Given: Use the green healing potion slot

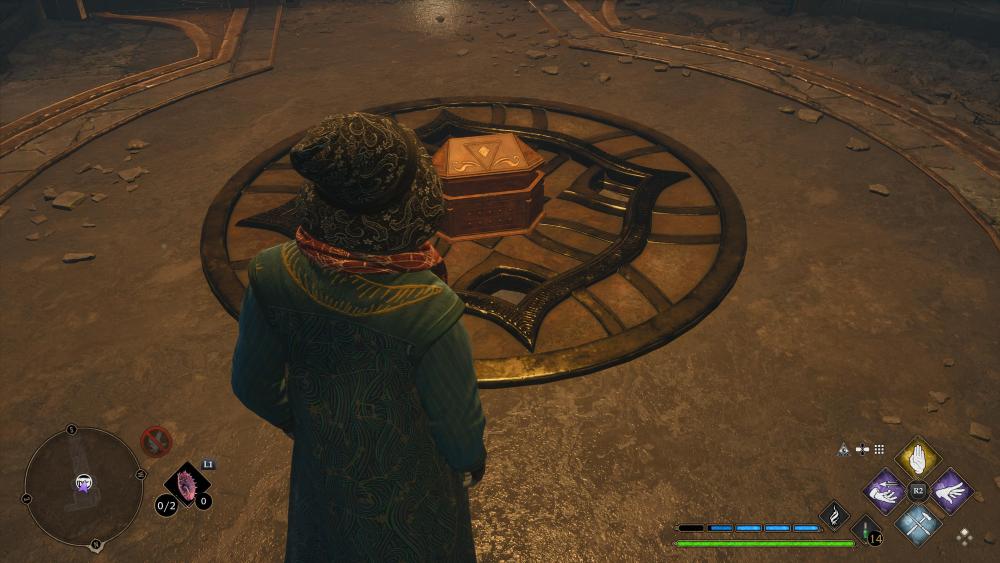Looking at the screenshot, I should [x=866, y=530].
